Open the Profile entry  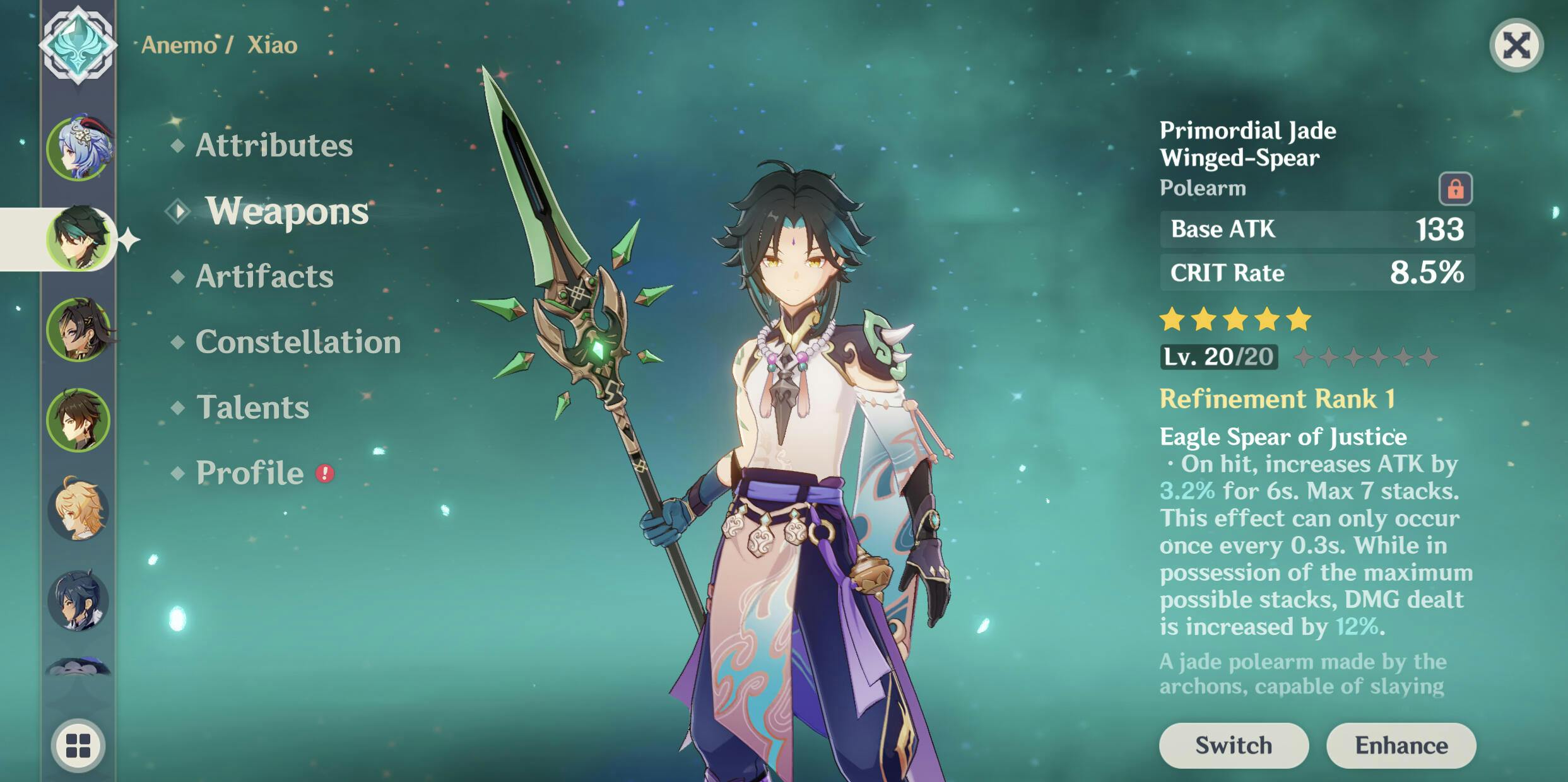pyautogui.click(x=250, y=473)
